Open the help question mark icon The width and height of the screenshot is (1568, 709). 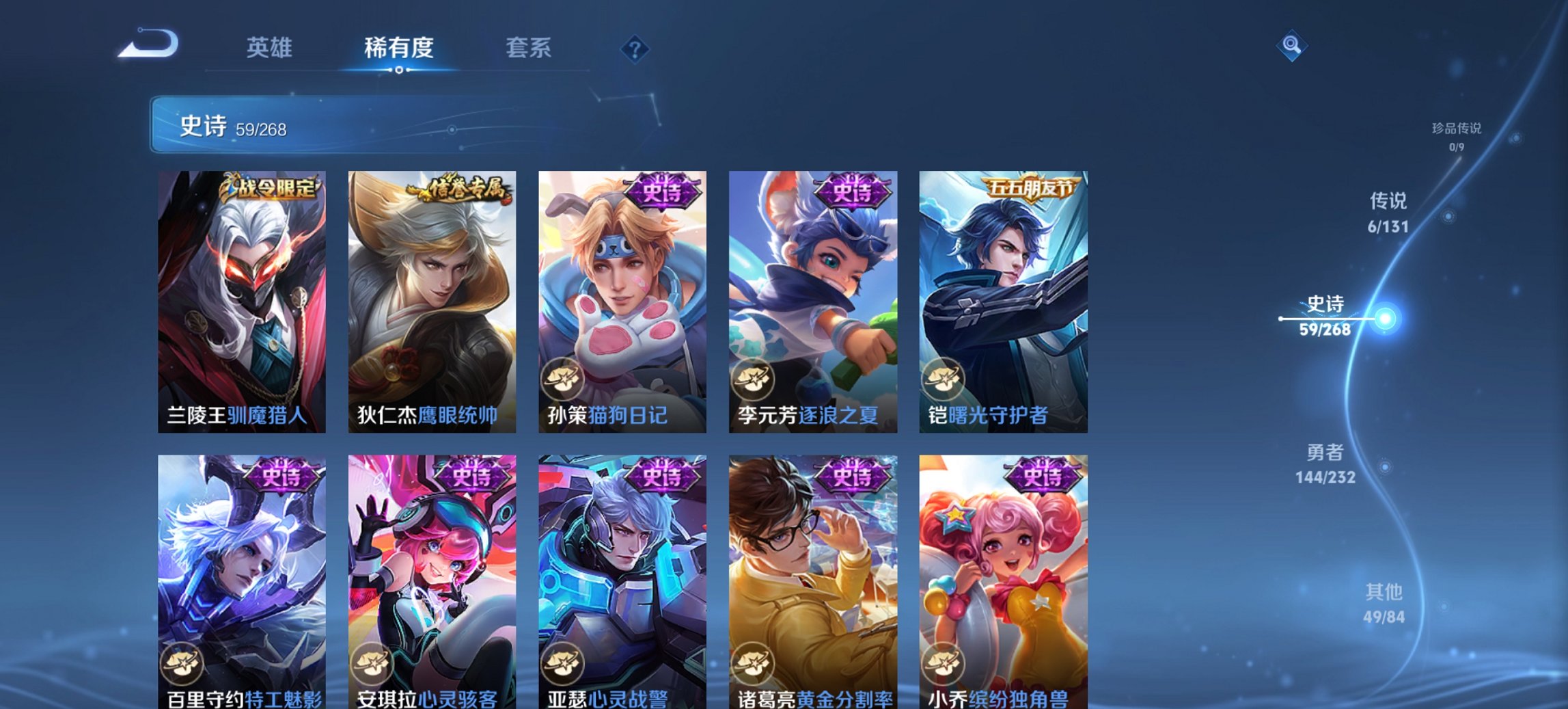click(x=635, y=48)
